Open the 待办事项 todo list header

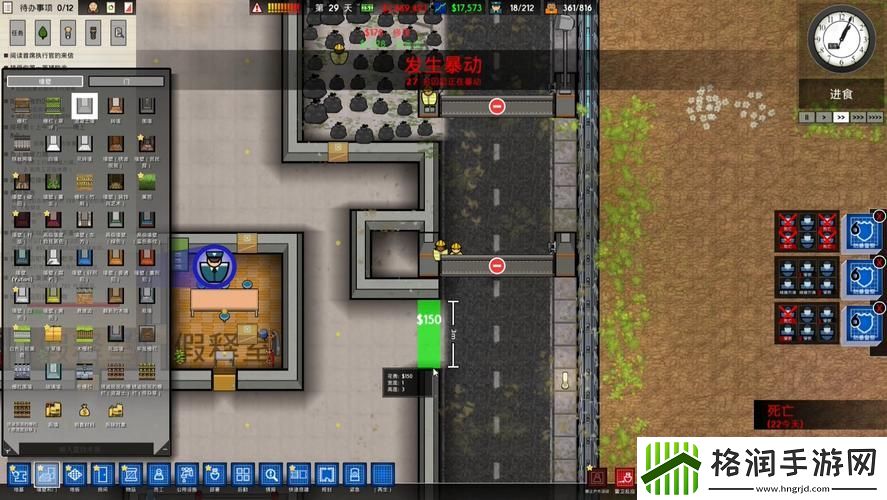40,7
